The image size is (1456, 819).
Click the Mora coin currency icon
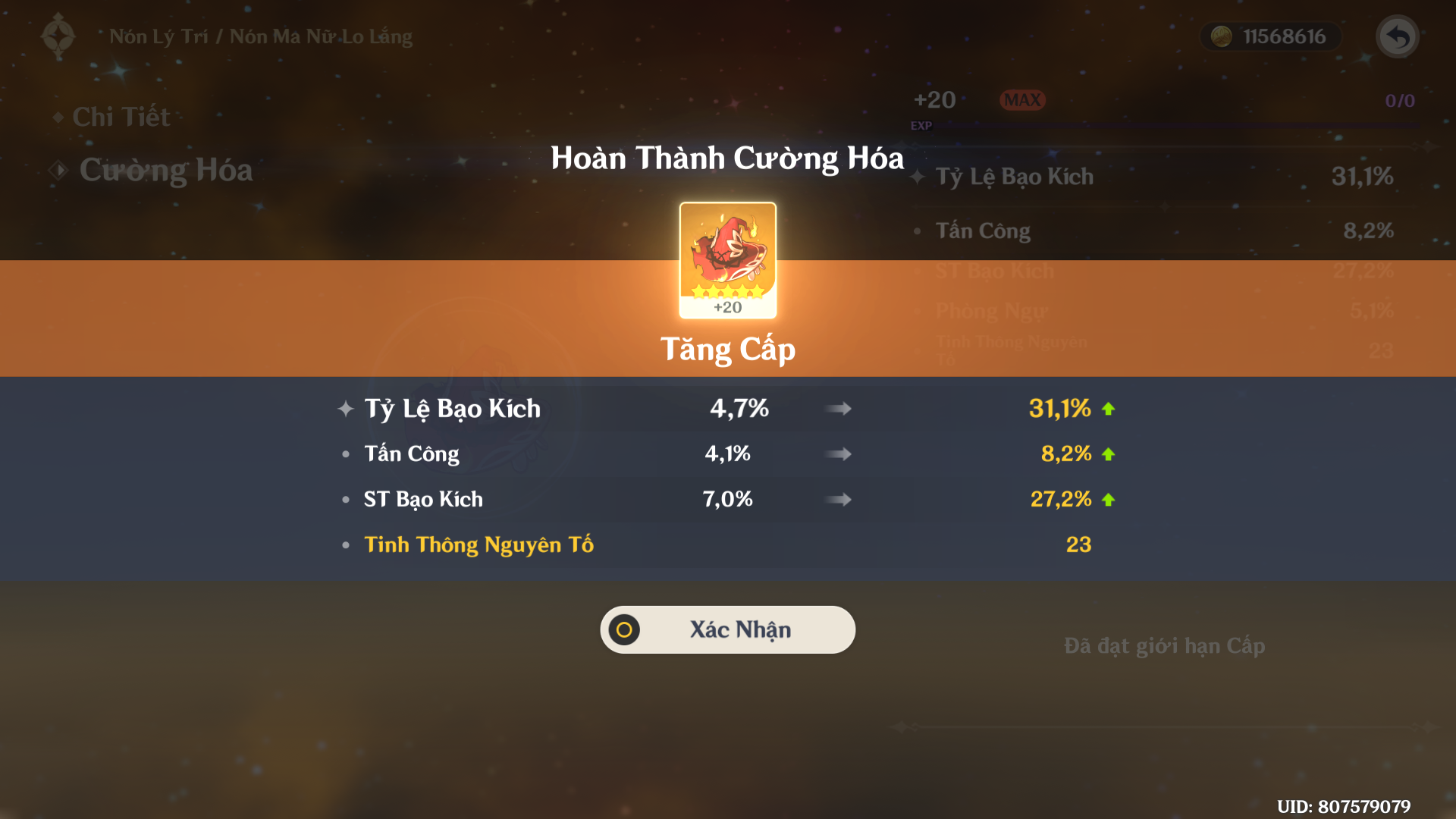tap(1223, 36)
